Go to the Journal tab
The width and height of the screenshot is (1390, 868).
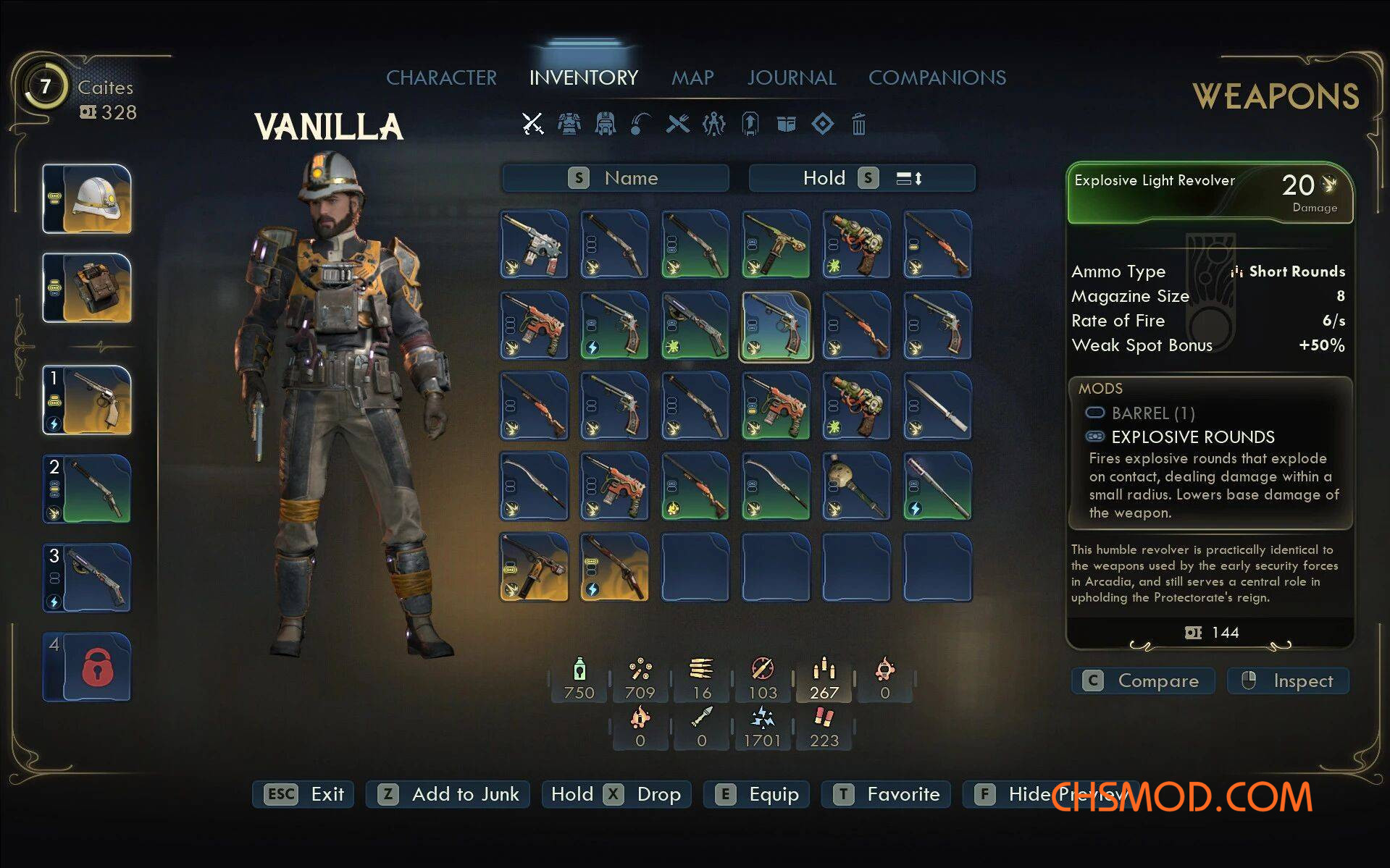(x=792, y=77)
